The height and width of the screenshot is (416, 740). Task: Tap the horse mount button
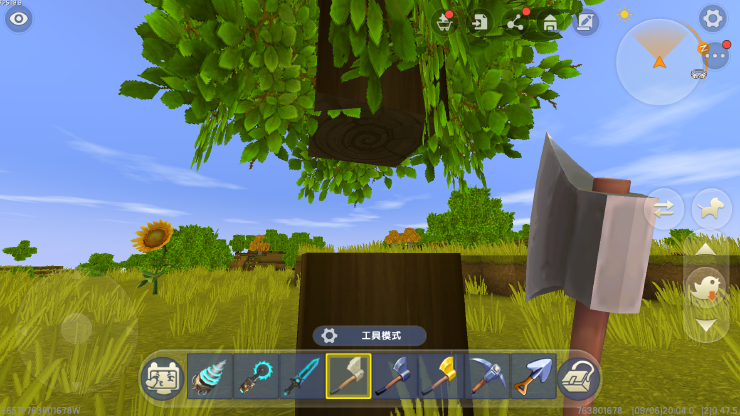(711, 209)
